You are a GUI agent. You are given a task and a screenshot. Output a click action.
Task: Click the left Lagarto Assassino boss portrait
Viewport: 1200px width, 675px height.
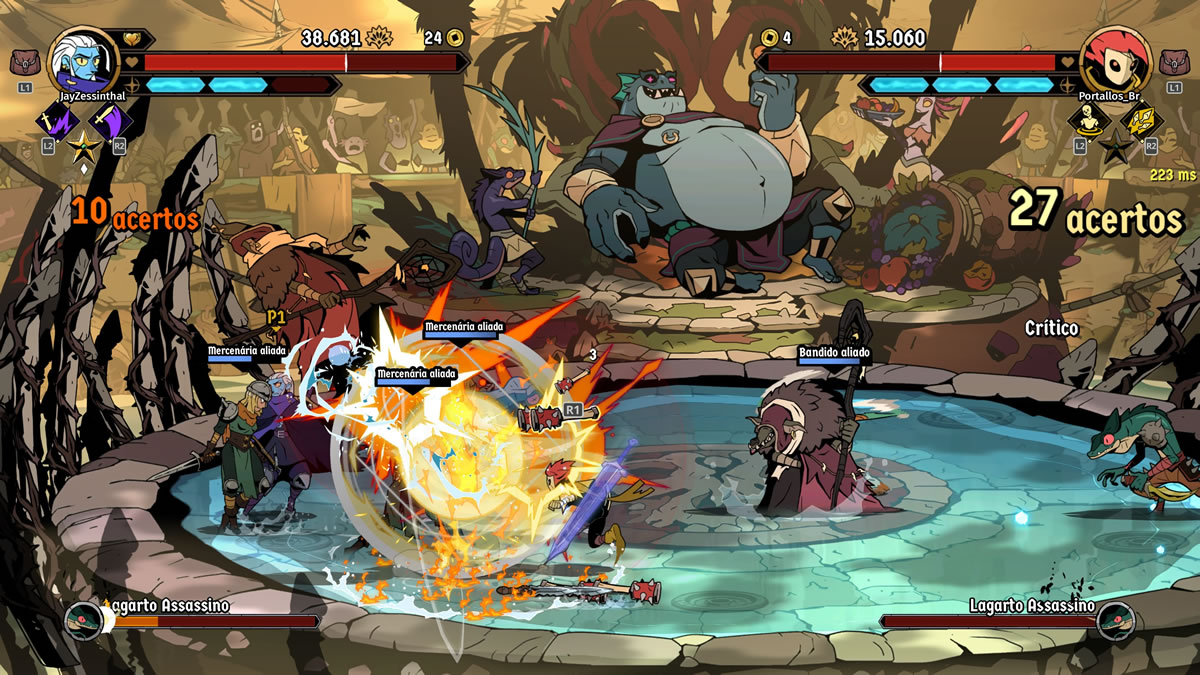click(x=84, y=621)
